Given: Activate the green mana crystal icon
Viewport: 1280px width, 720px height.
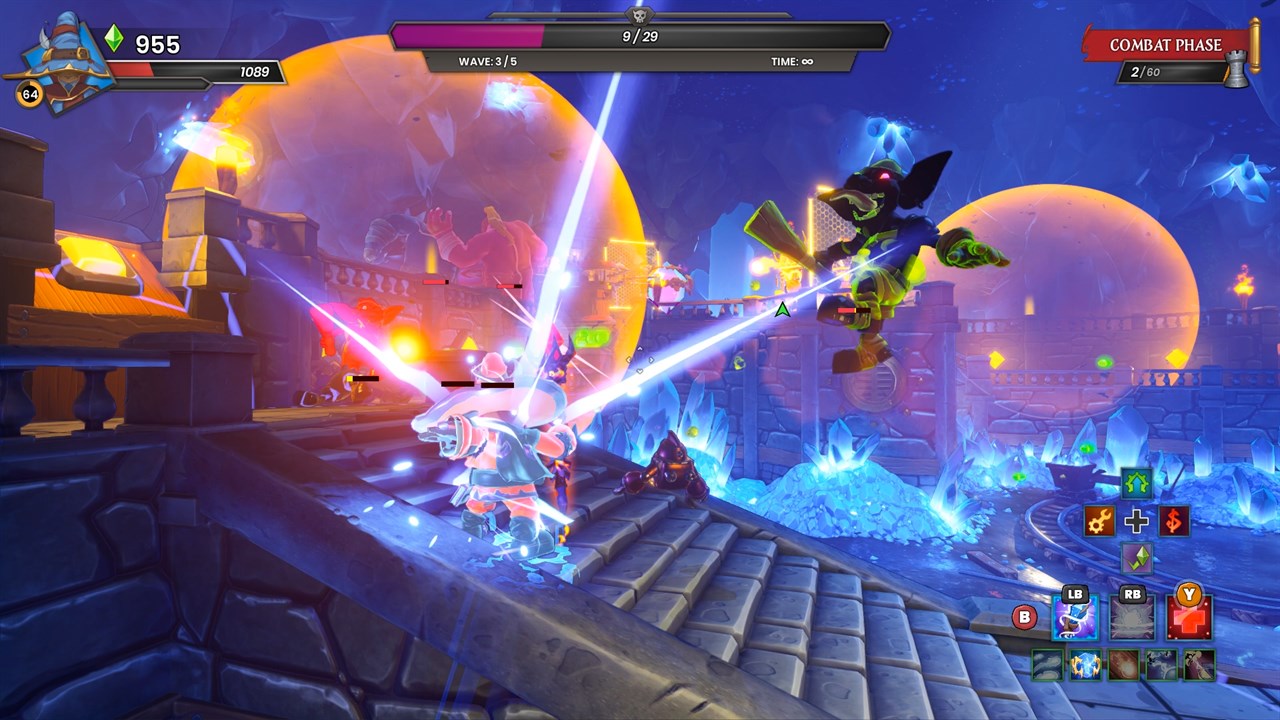Looking at the screenshot, I should (1136, 558).
